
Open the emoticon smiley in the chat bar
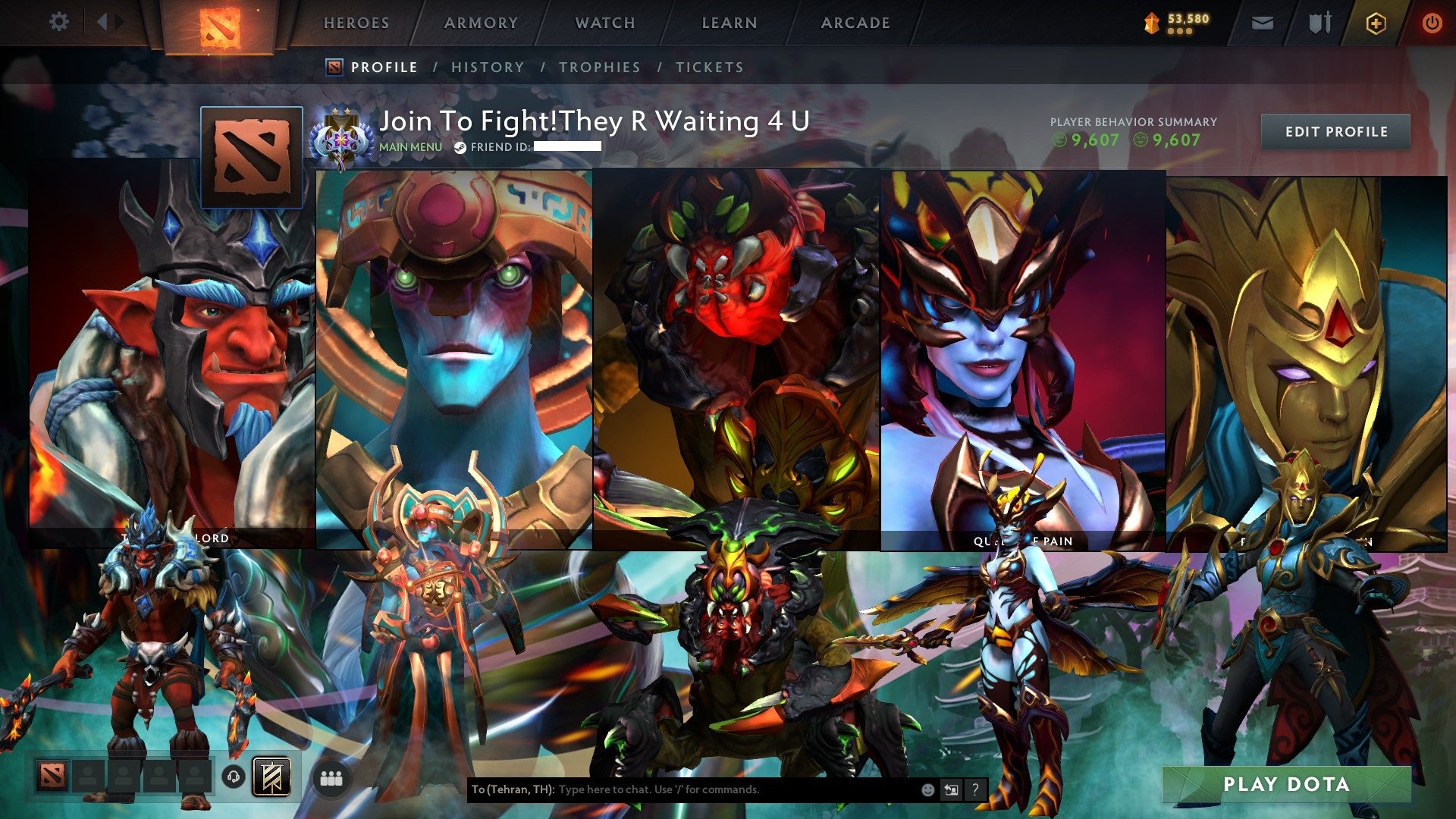point(927,789)
